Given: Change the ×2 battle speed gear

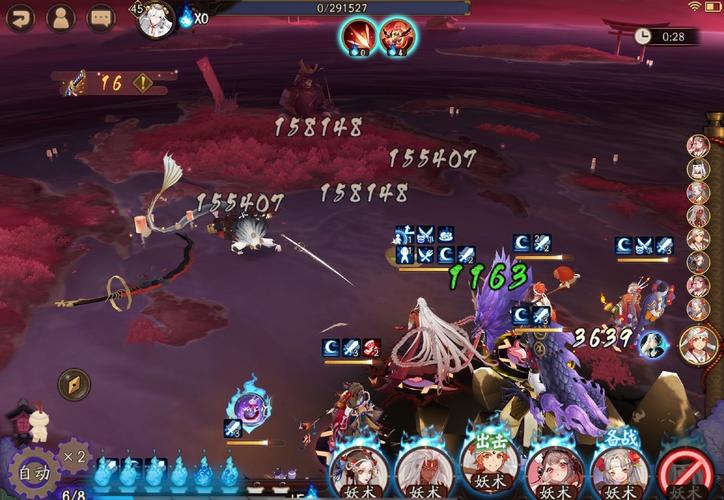Looking at the screenshot, I should pos(74,457).
